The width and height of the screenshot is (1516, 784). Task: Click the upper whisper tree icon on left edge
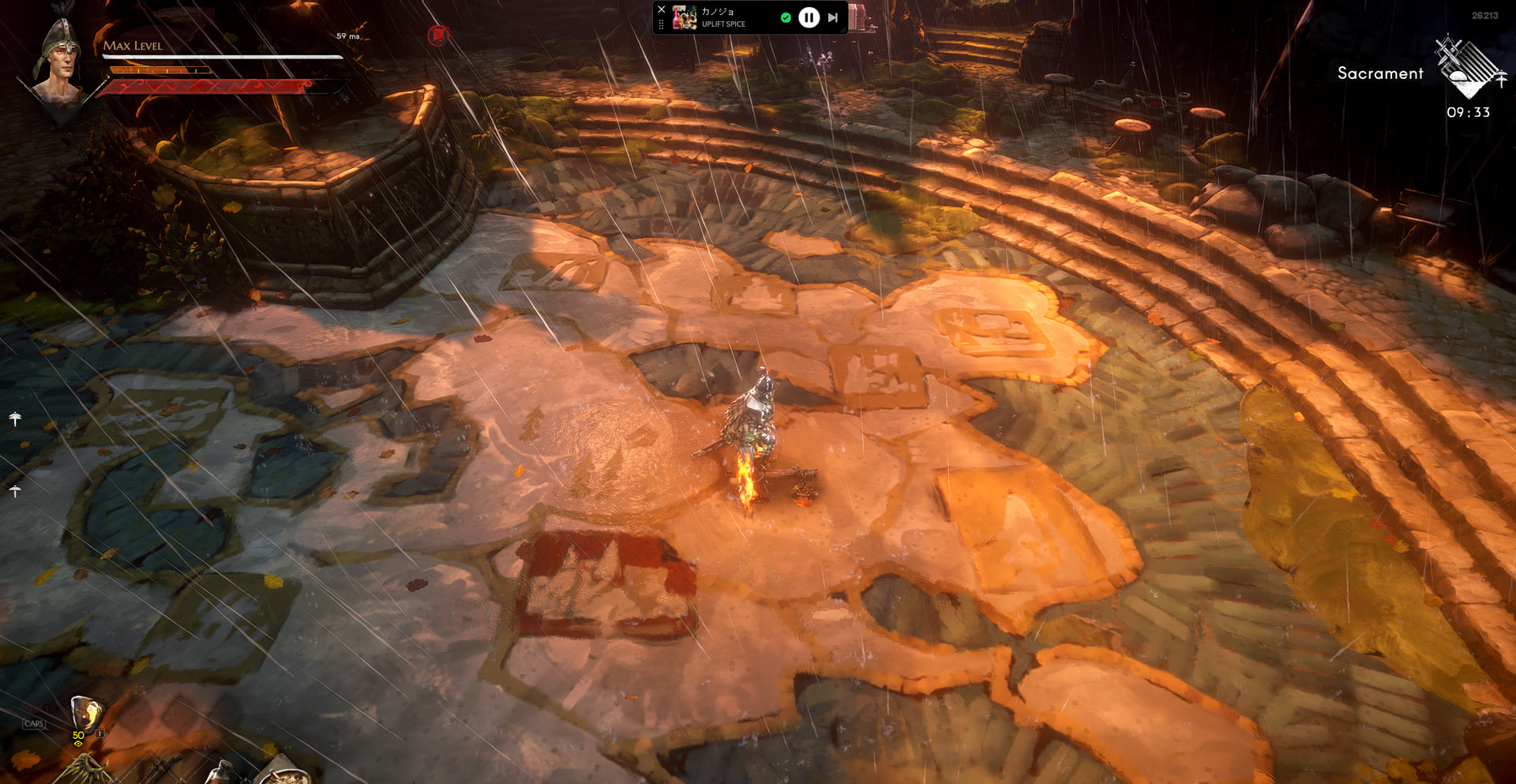[13, 417]
